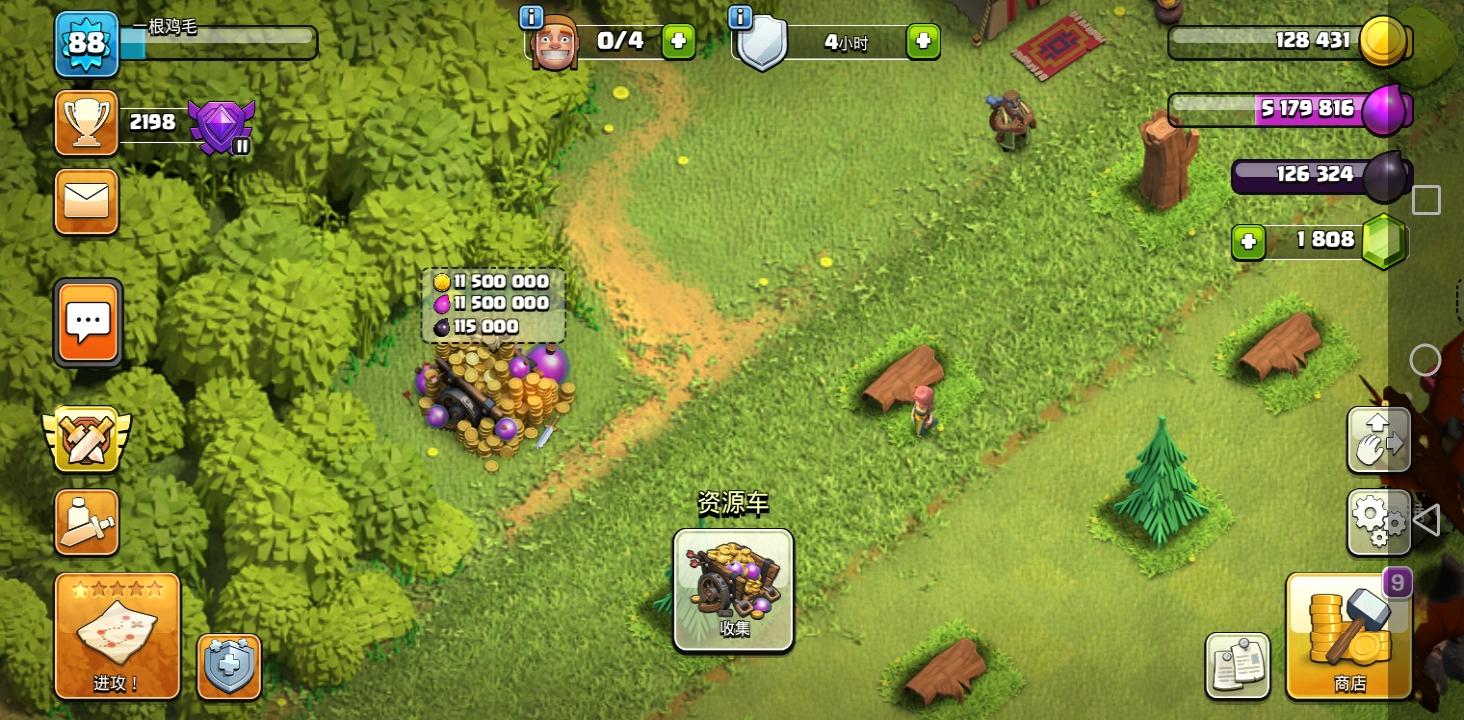Click the level 88 experience badge
This screenshot has height=720, width=1464.
[x=87, y=44]
